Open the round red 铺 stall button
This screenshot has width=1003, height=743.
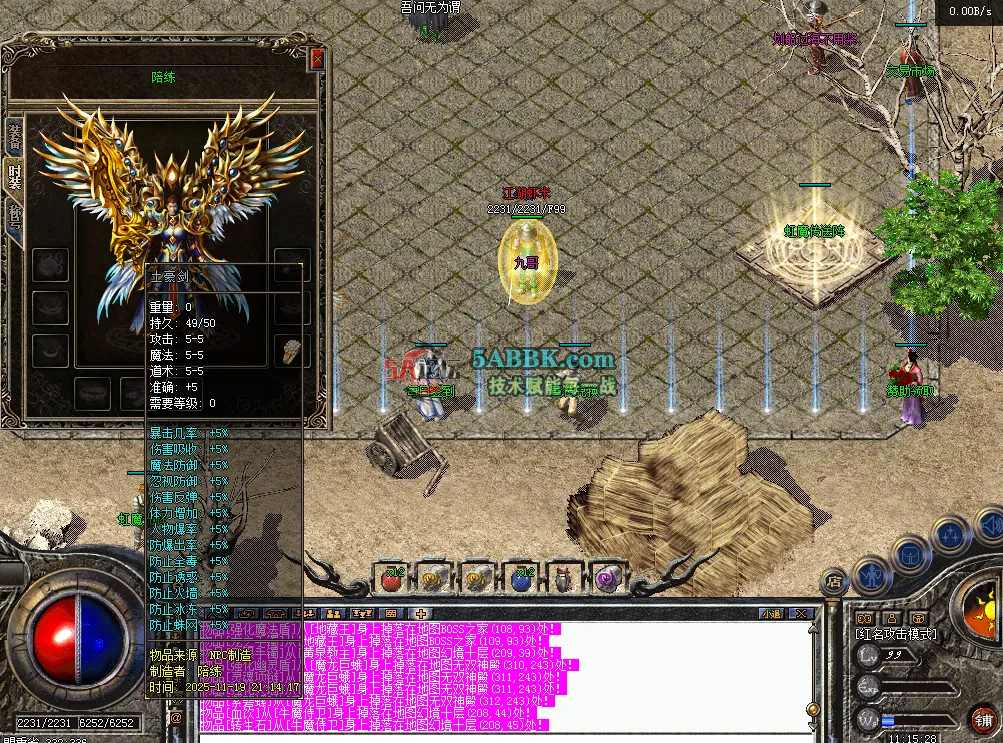coord(983,719)
